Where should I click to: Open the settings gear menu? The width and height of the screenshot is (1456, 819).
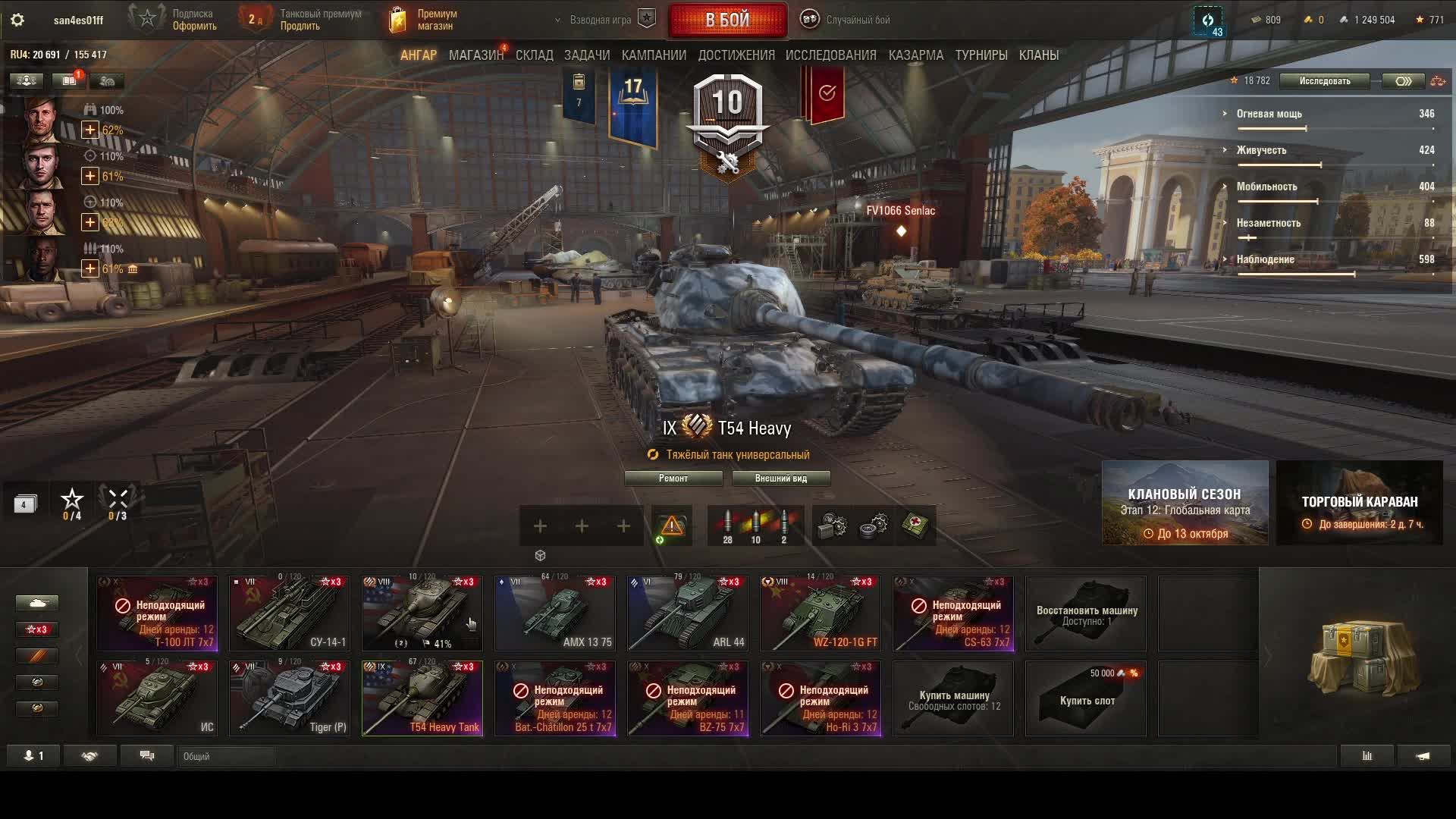pos(17,20)
